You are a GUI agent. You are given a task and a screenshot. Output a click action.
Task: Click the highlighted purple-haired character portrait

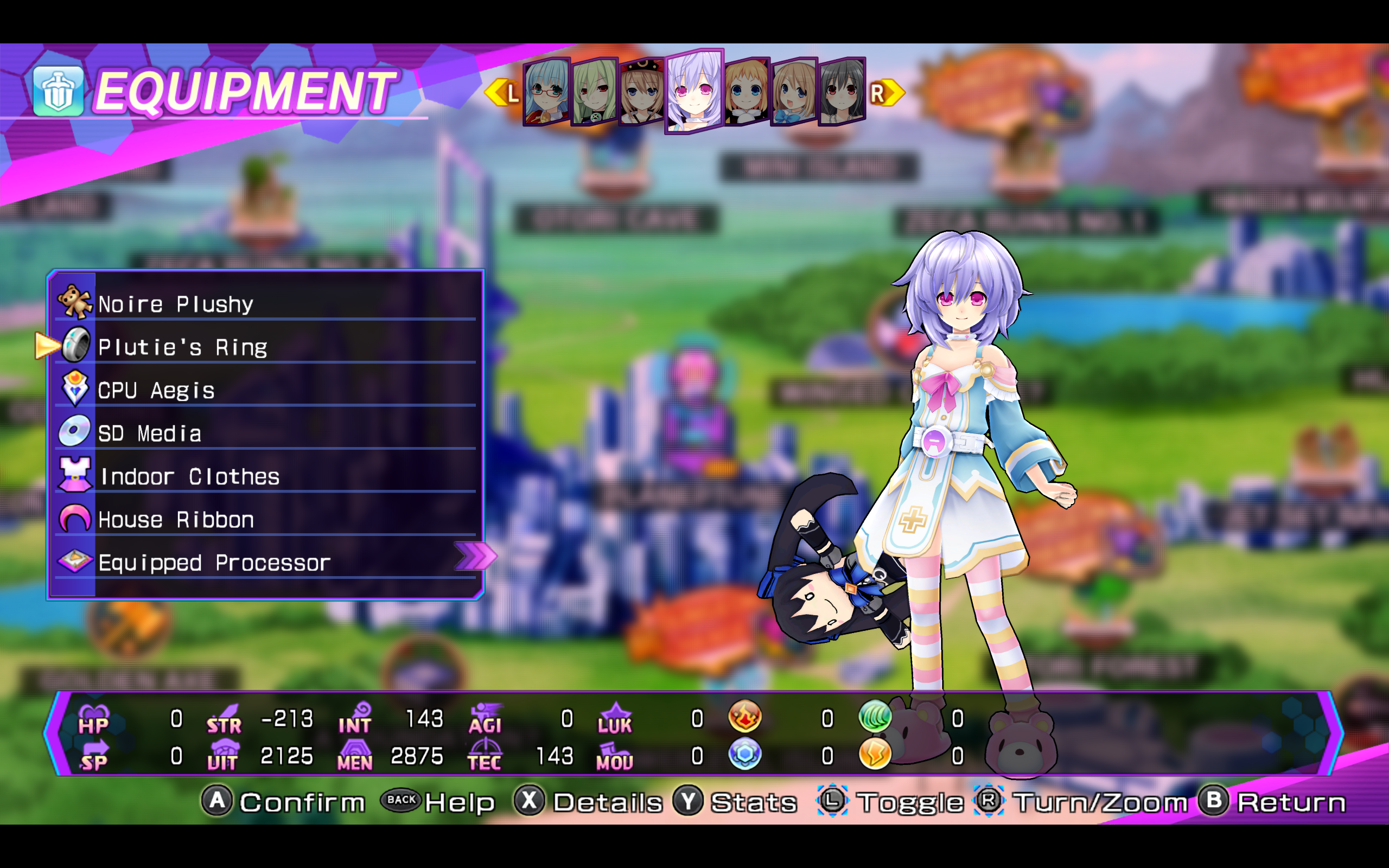[694, 91]
